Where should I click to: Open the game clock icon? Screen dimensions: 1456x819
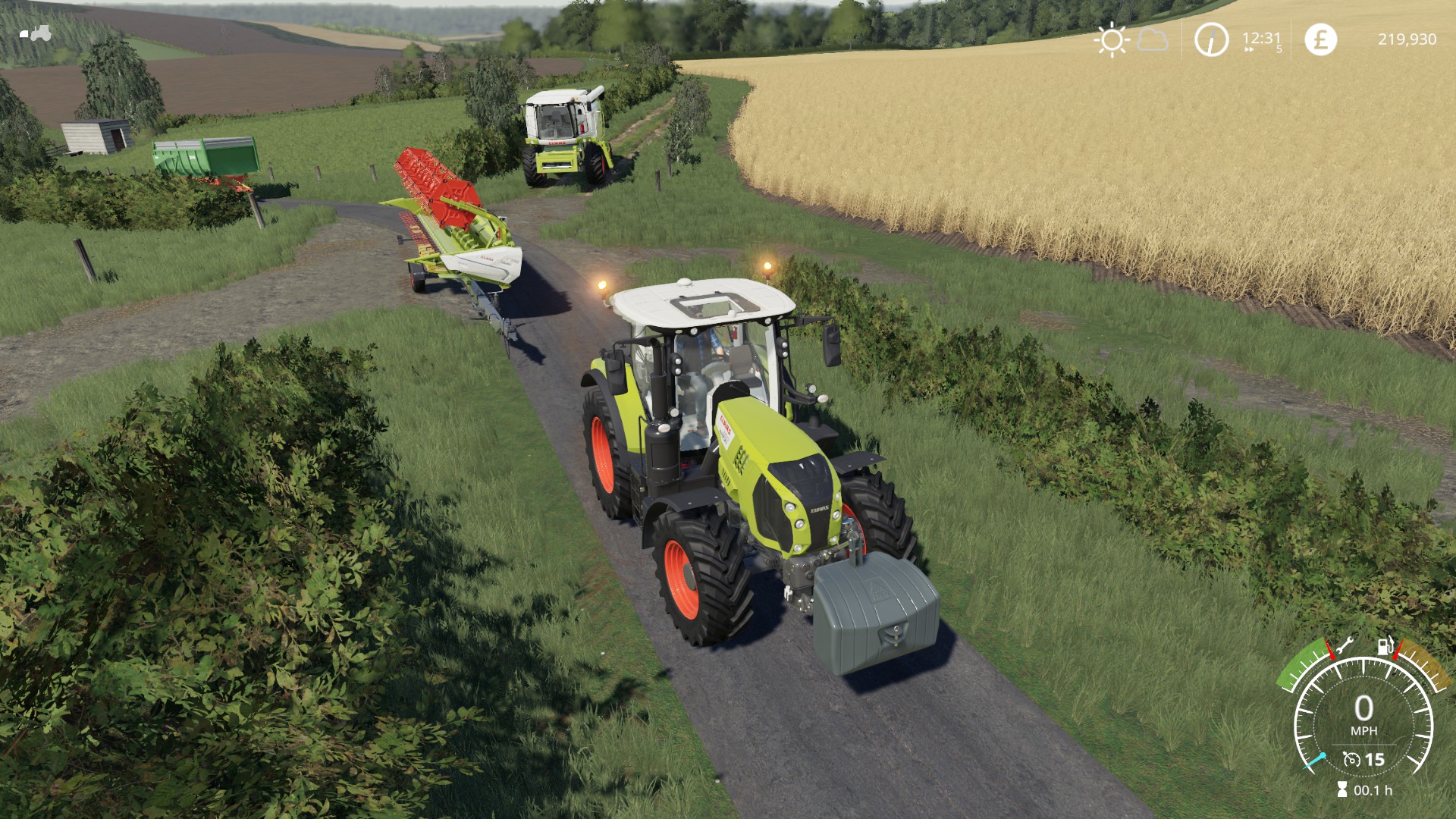1211,39
